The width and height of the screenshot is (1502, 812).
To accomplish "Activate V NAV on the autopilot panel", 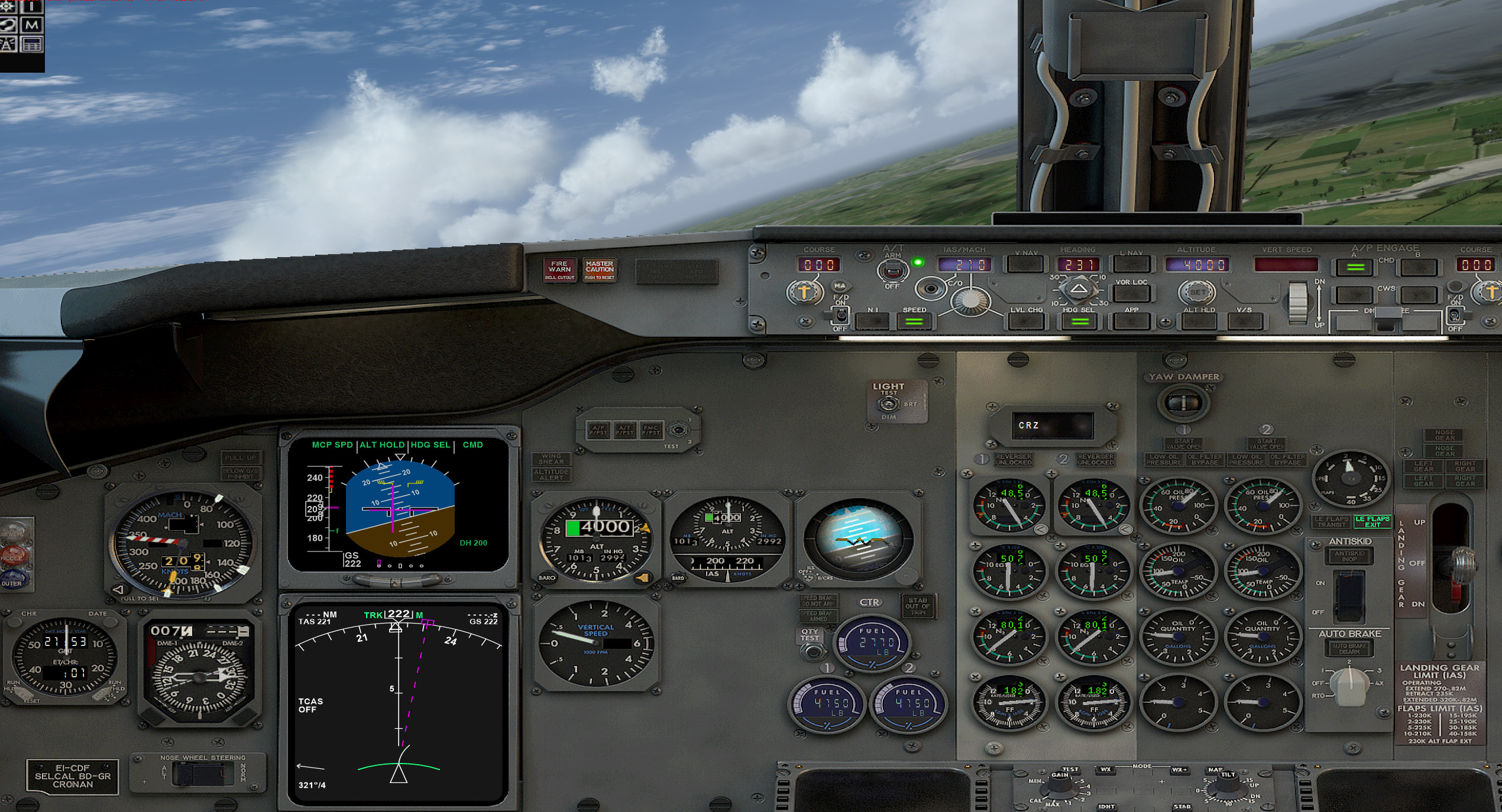I will pyautogui.click(x=1025, y=264).
